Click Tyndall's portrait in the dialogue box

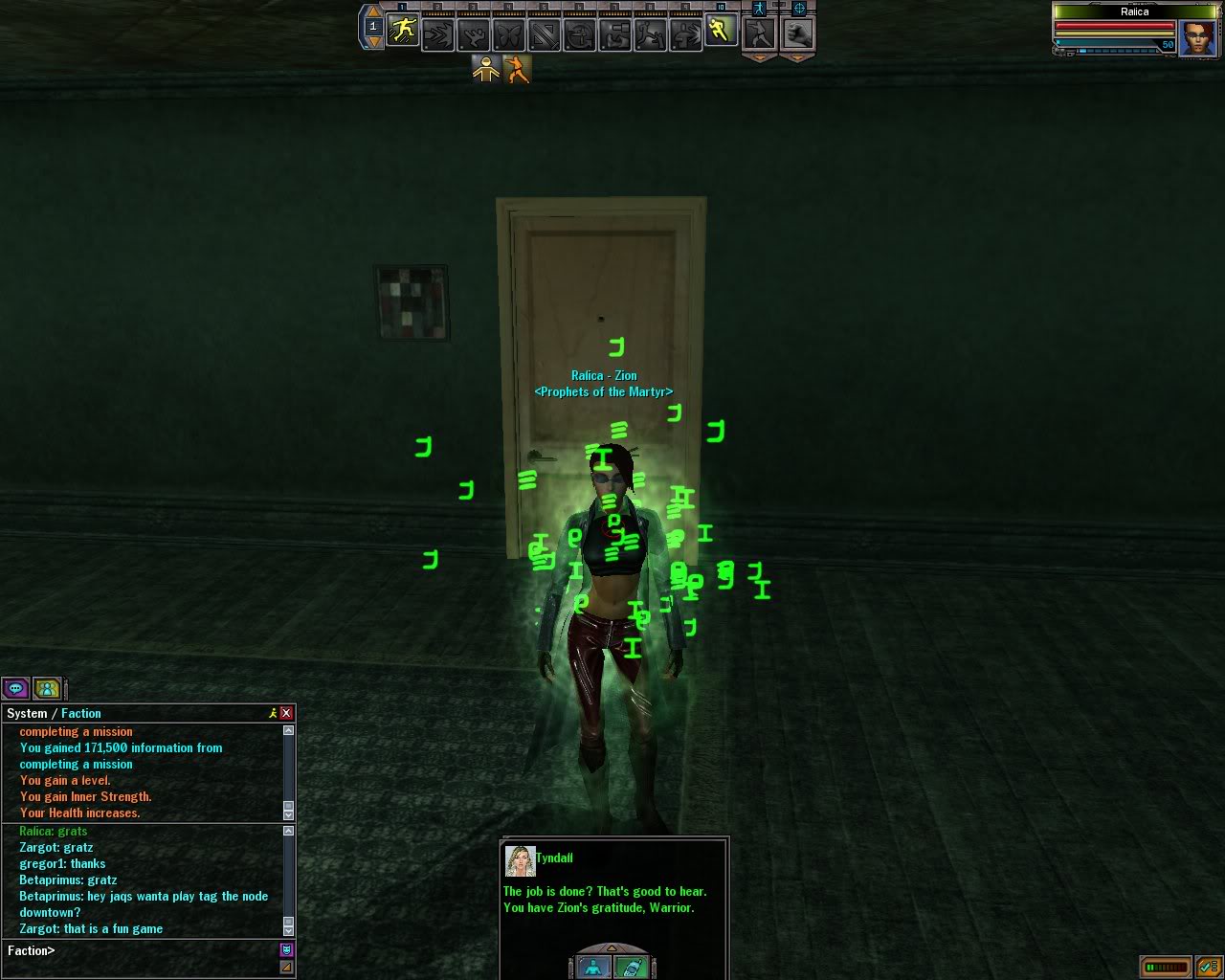click(x=520, y=861)
